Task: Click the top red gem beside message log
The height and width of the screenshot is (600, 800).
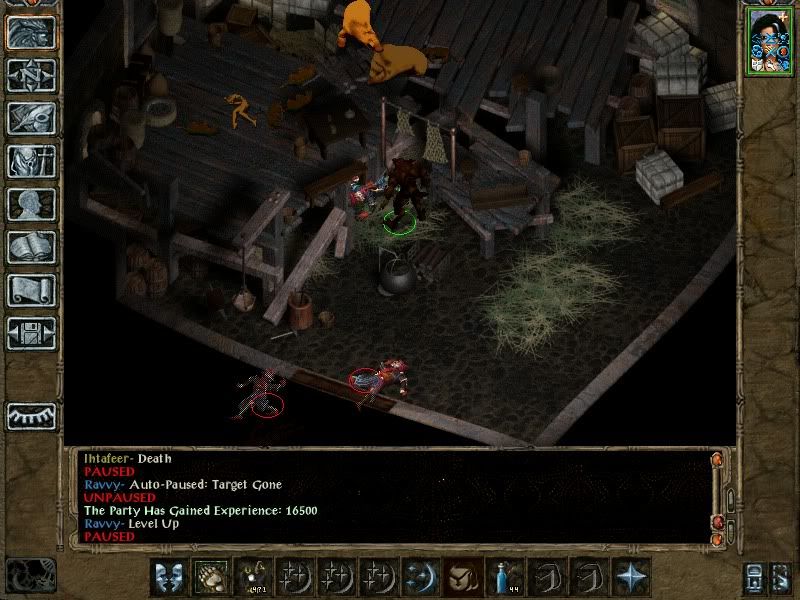Action: pos(716,460)
